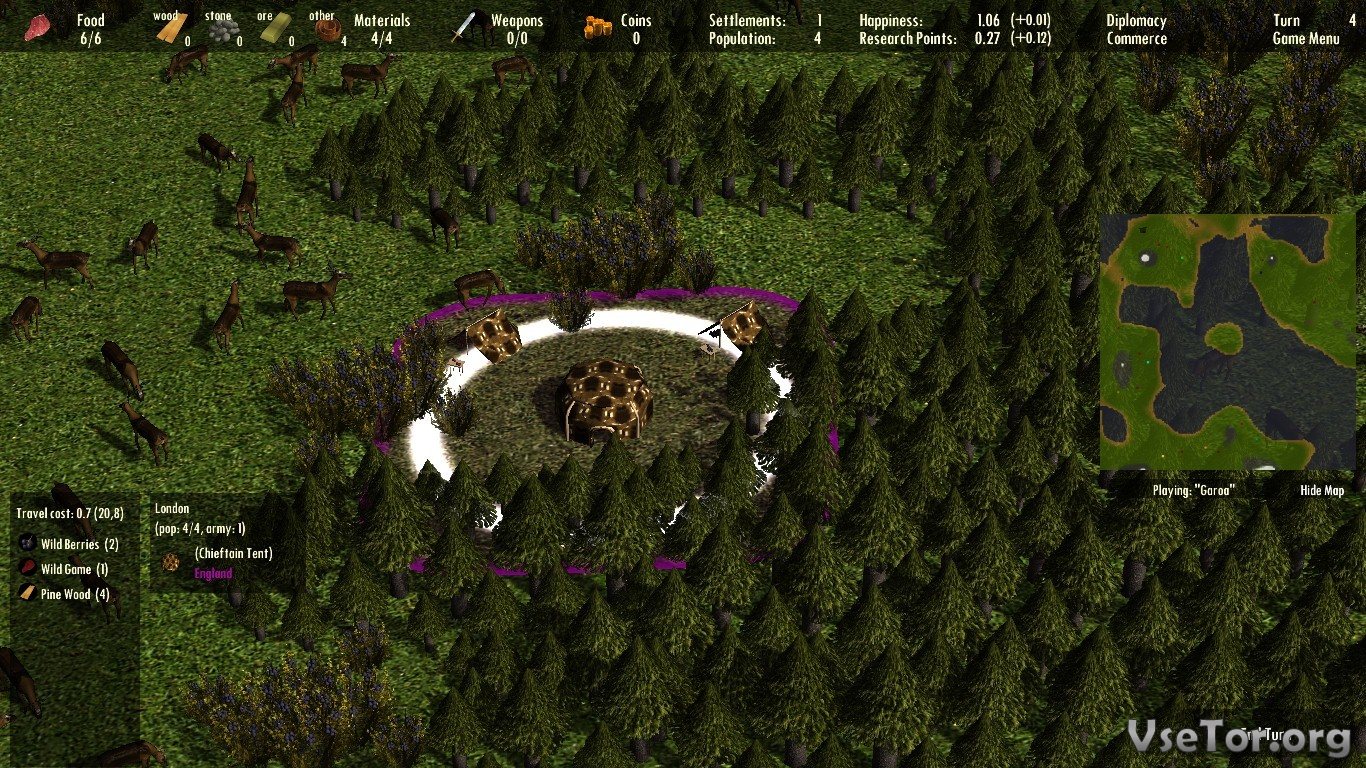1366x768 pixels.
Task: Select the Wild Game resource icon
Action: [x=27, y=570]
